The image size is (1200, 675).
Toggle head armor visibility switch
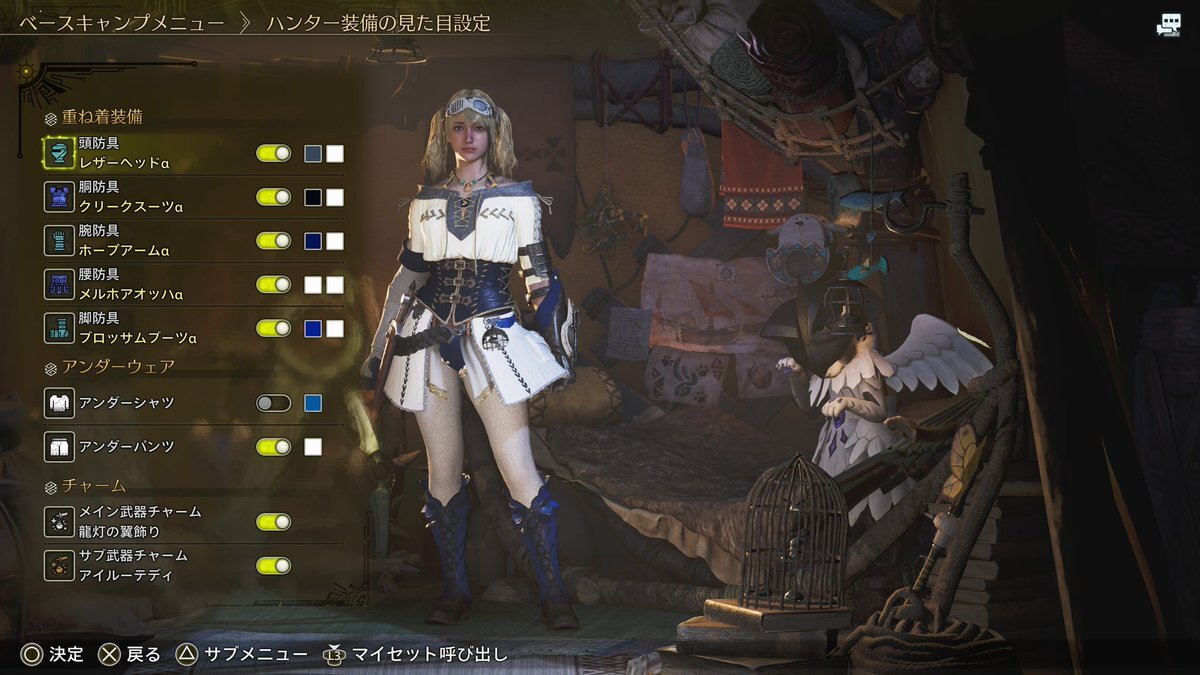tap(273, 153)
